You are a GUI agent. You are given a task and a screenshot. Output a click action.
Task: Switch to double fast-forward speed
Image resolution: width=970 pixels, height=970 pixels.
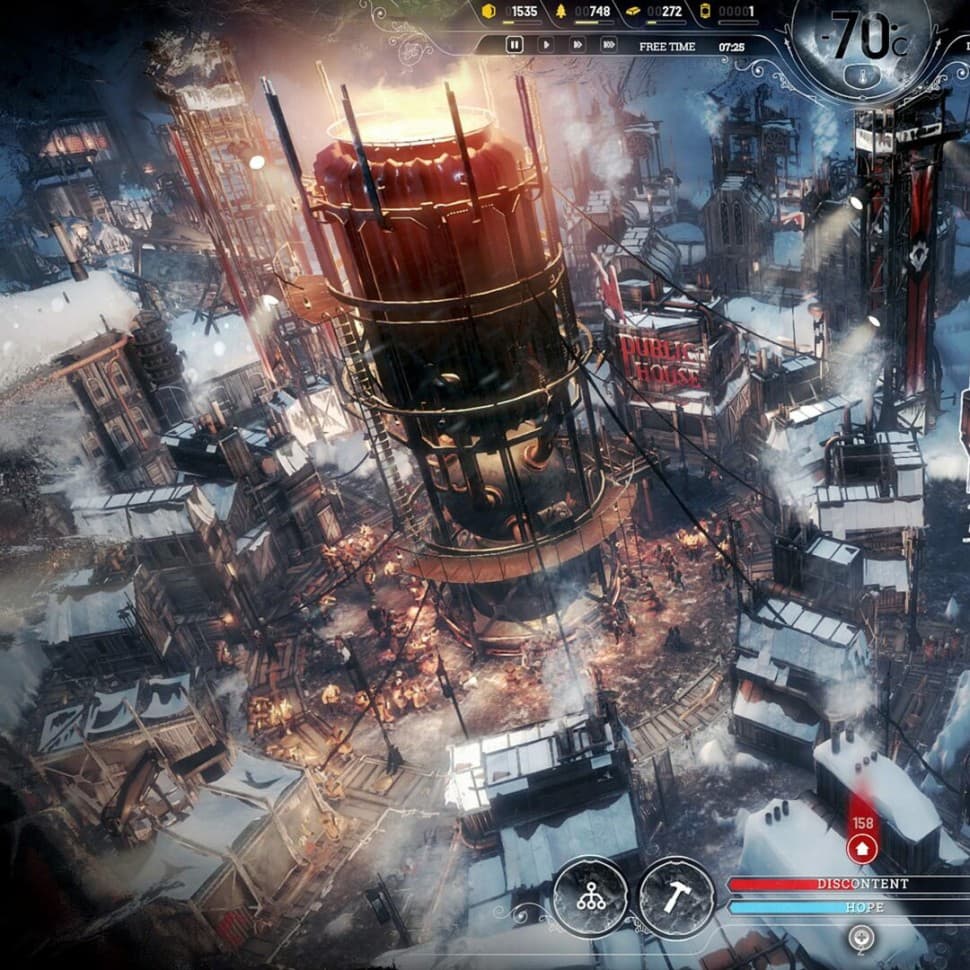[x=577, y=45]
